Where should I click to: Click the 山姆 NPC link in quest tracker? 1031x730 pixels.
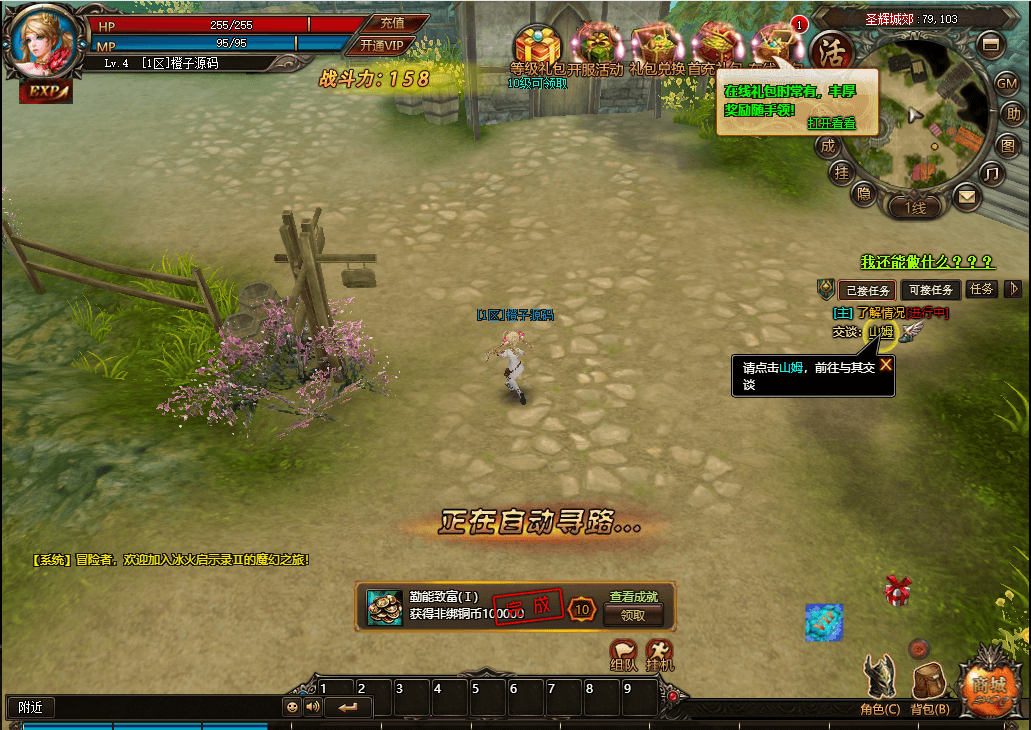880,332
